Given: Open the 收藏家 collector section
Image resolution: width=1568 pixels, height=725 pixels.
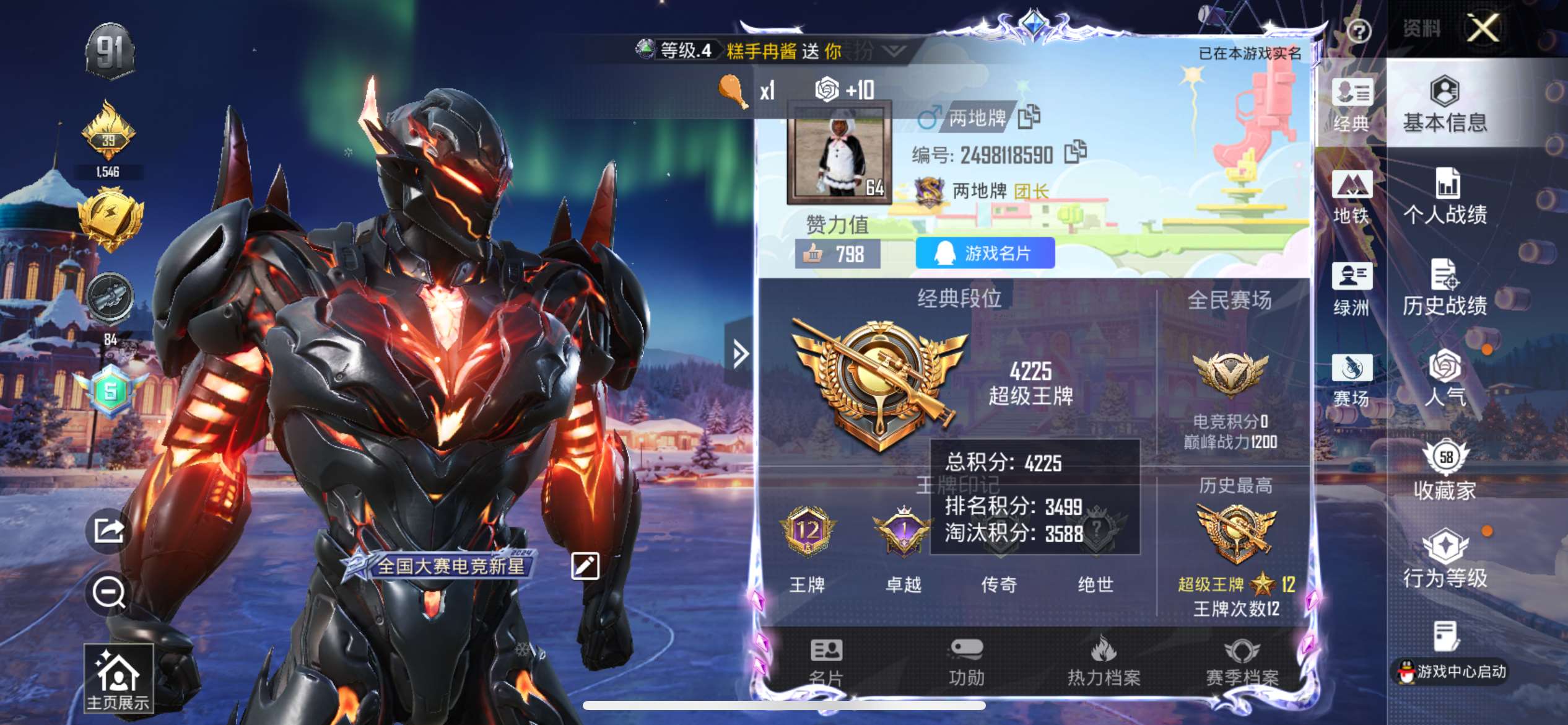Looking at the screenshot, I should (1445, 471).
